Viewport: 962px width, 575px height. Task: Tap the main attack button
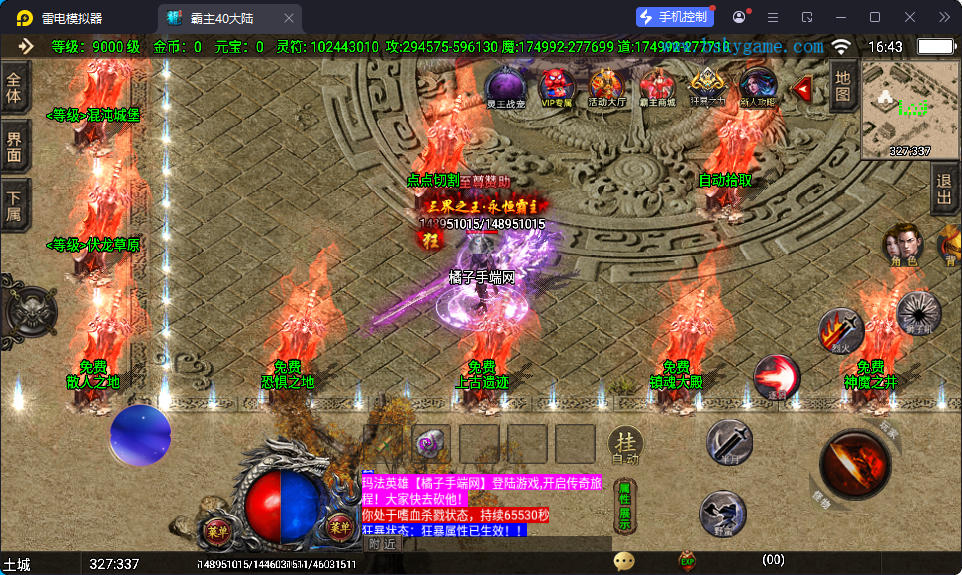tap(855, 465)
